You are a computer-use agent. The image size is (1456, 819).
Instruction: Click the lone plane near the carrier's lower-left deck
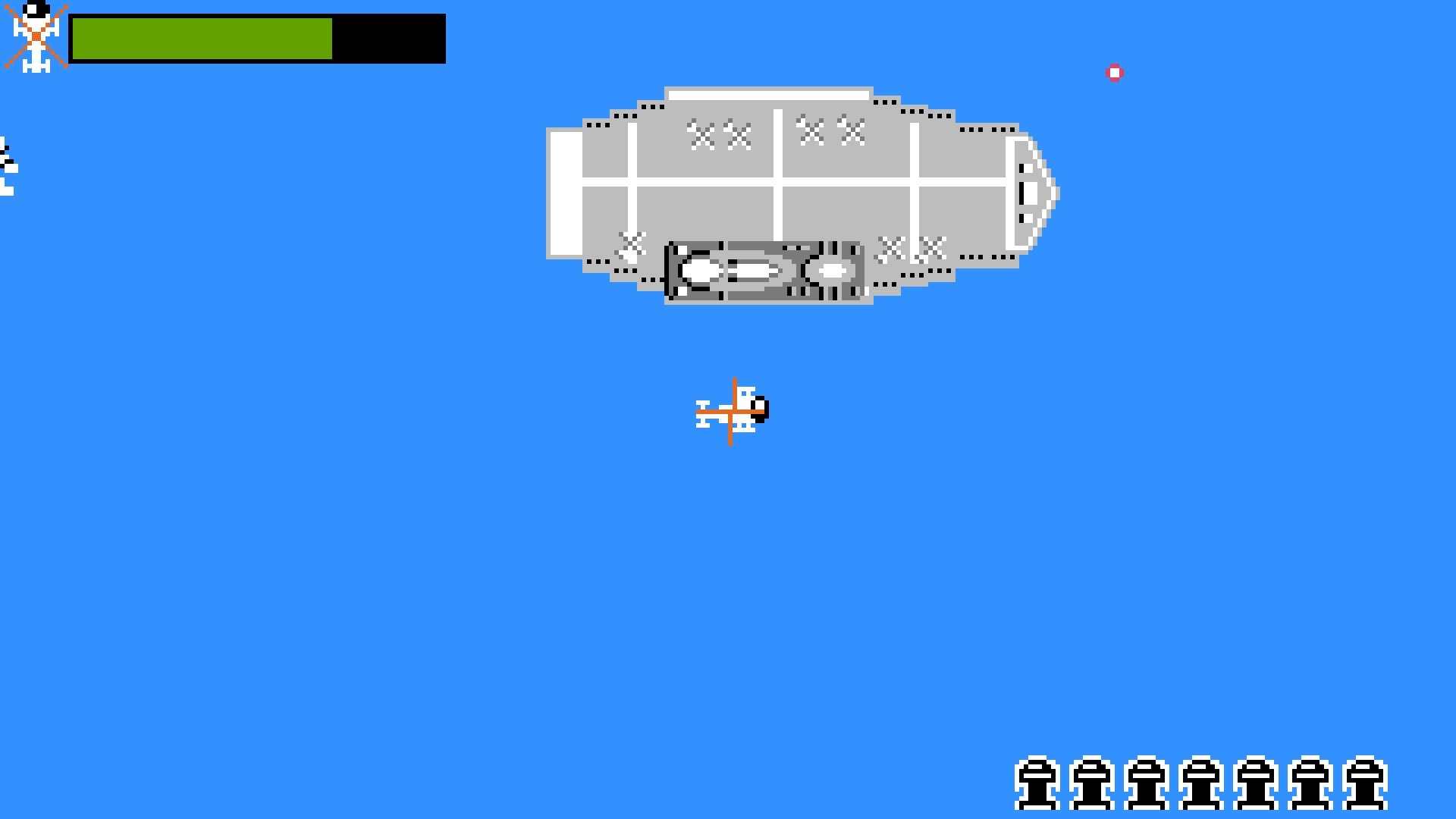tap(629, 243)
